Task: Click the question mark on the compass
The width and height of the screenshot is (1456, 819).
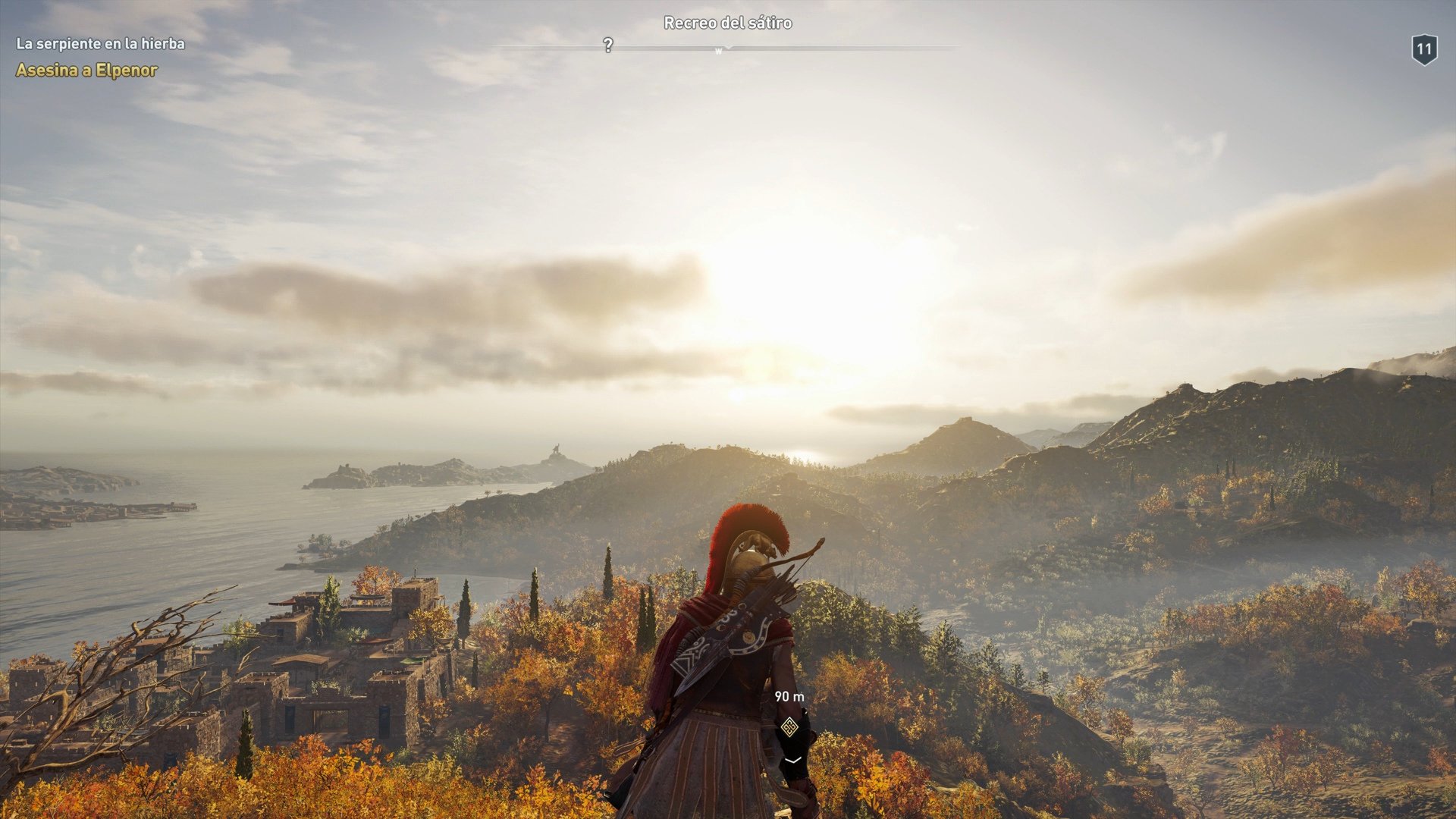Action: pyautogui.click(x=607, y=46)
